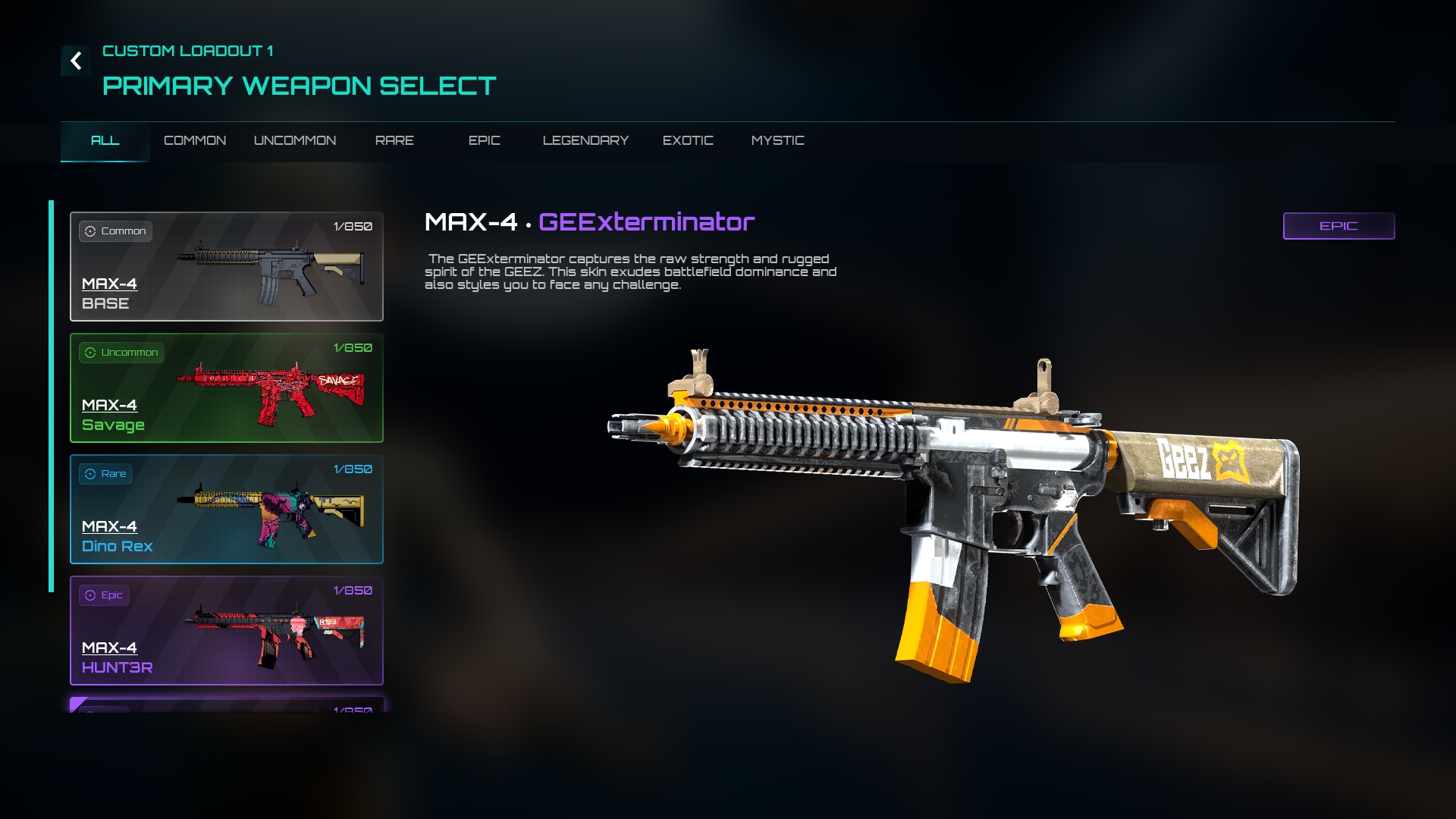The image size is (1456, 819).
Task: Select the MAX-4 BASE weapon card
Action: 227,266
